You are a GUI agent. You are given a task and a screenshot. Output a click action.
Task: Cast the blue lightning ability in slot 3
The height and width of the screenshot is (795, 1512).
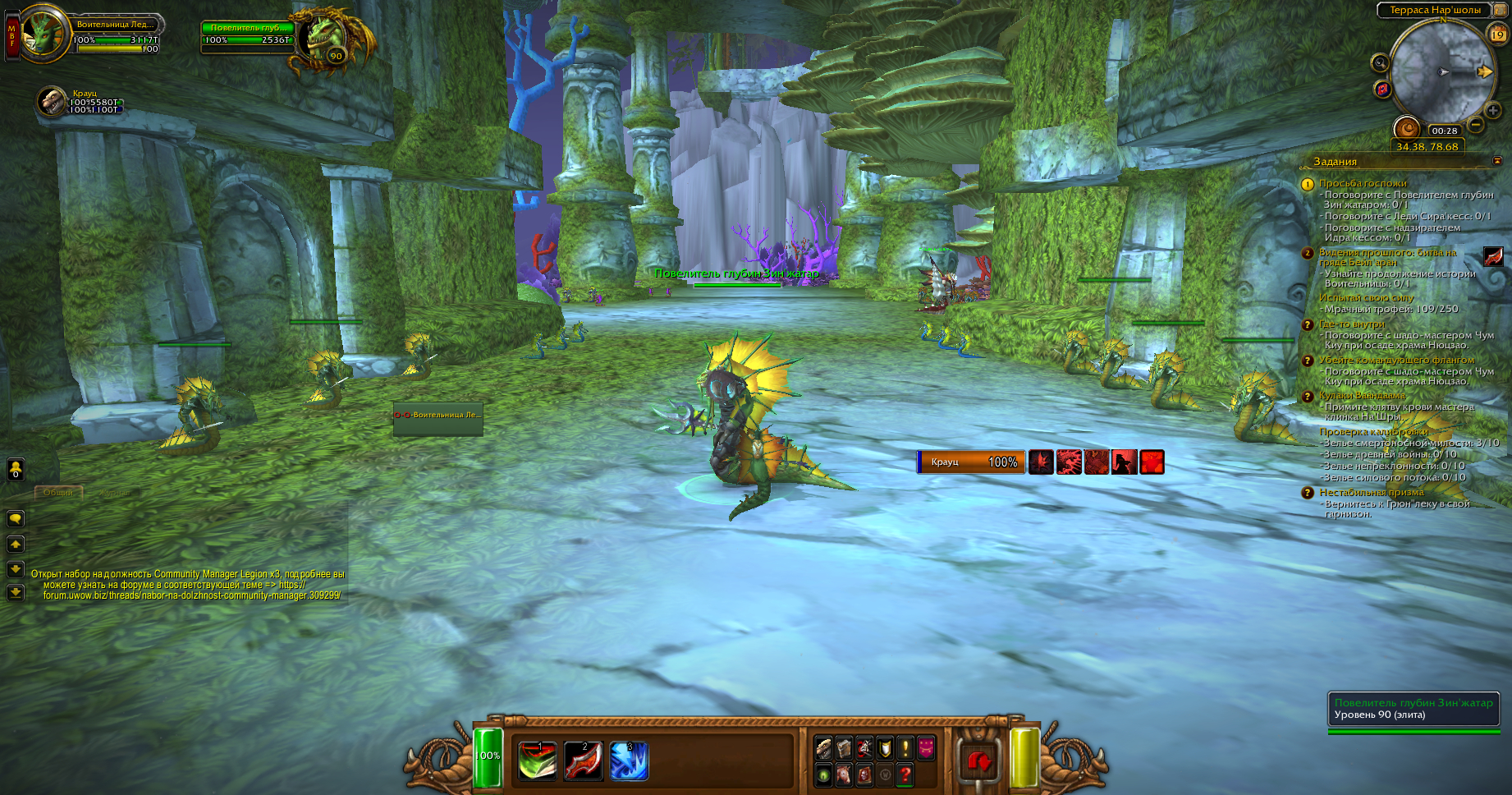pos(630,761)
